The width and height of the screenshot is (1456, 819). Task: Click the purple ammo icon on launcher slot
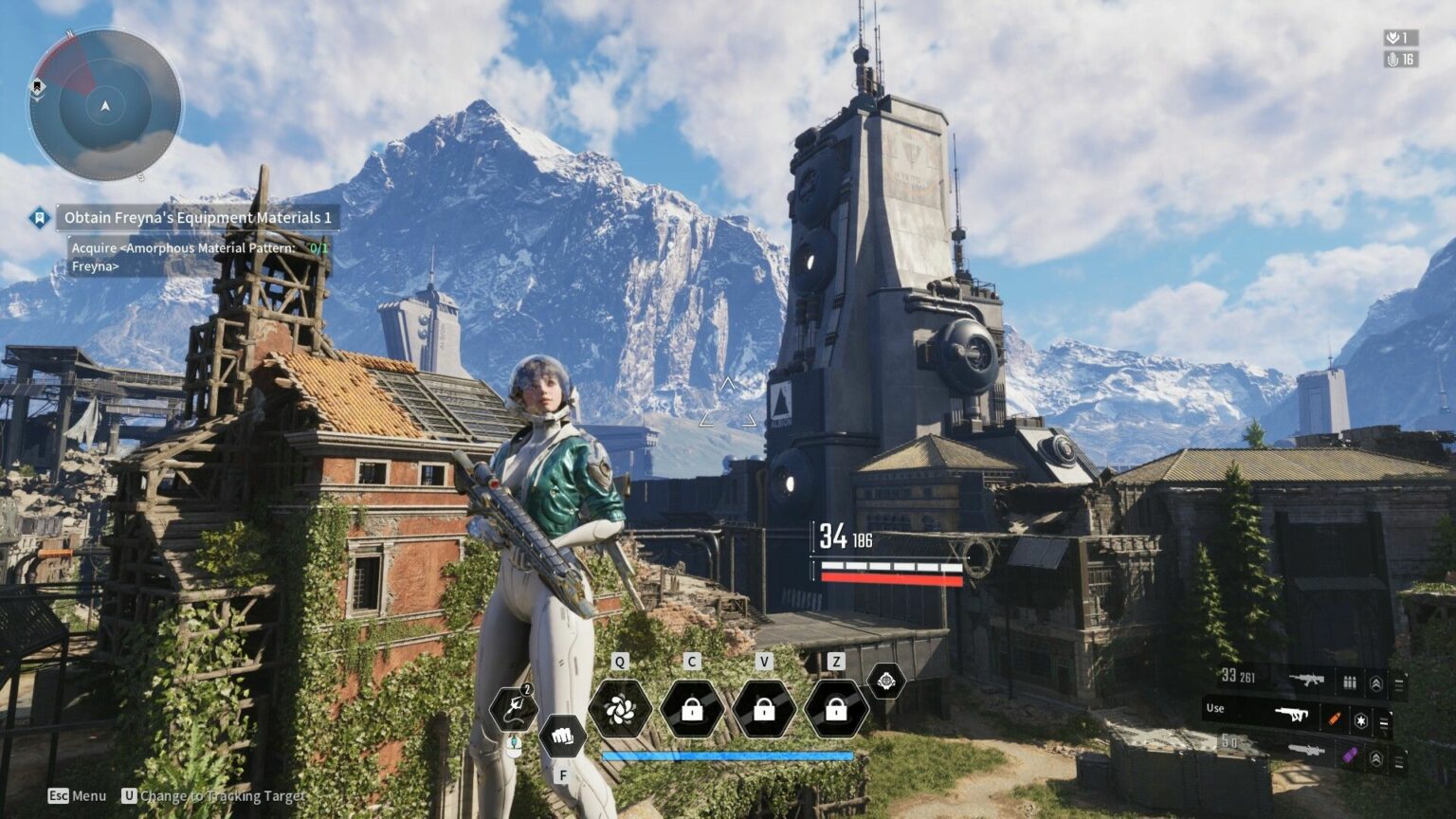1349,753
